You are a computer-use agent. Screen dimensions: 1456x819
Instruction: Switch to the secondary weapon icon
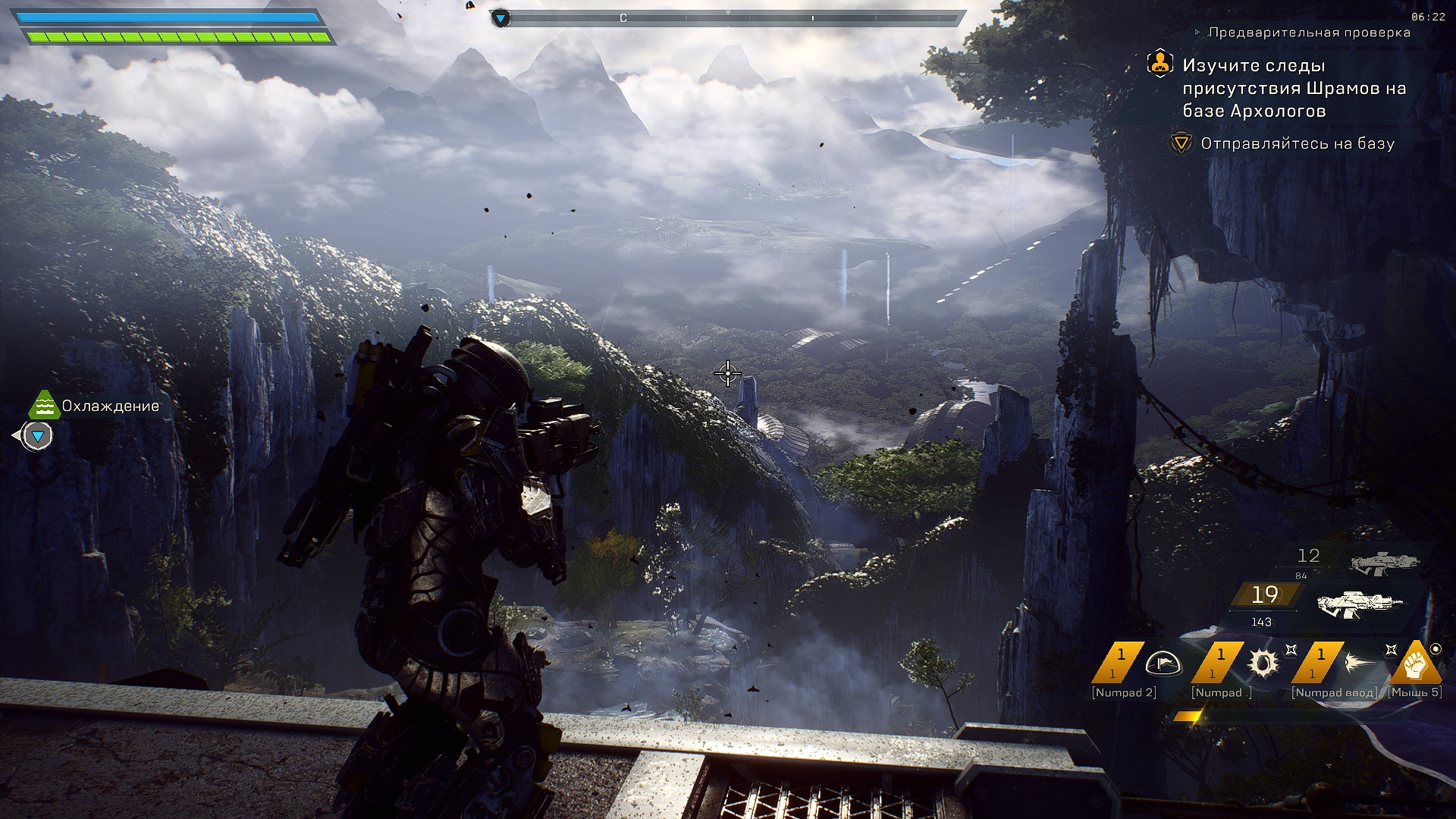pos(1384,563)
